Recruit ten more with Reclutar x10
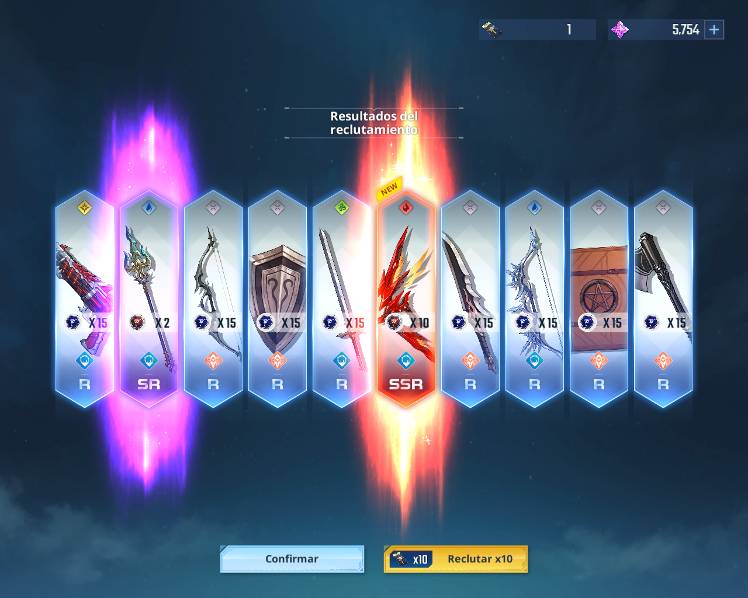This screenshot has height=598, width=748. point(456,559)
